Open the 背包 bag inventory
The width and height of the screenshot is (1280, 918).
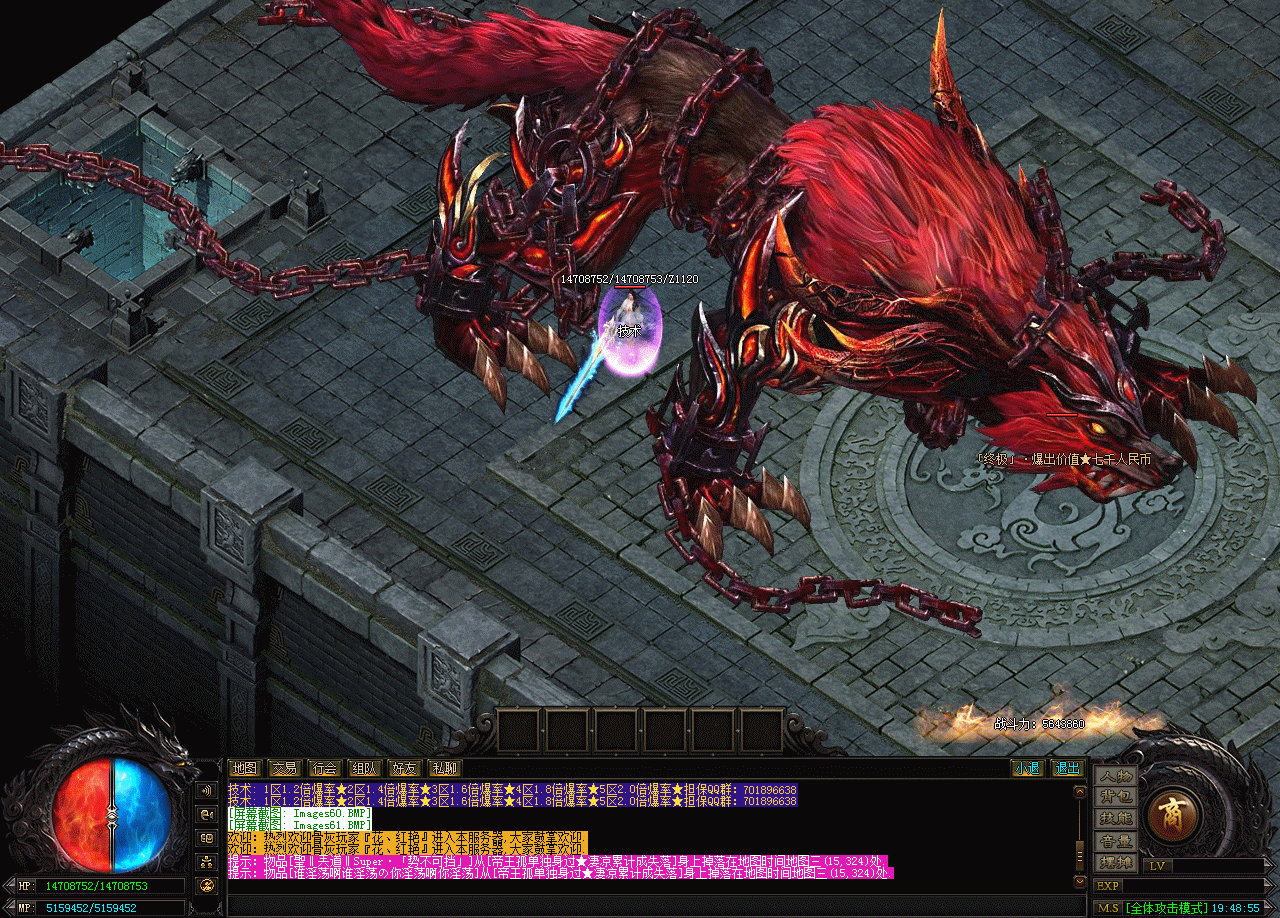coord(1115,797)
